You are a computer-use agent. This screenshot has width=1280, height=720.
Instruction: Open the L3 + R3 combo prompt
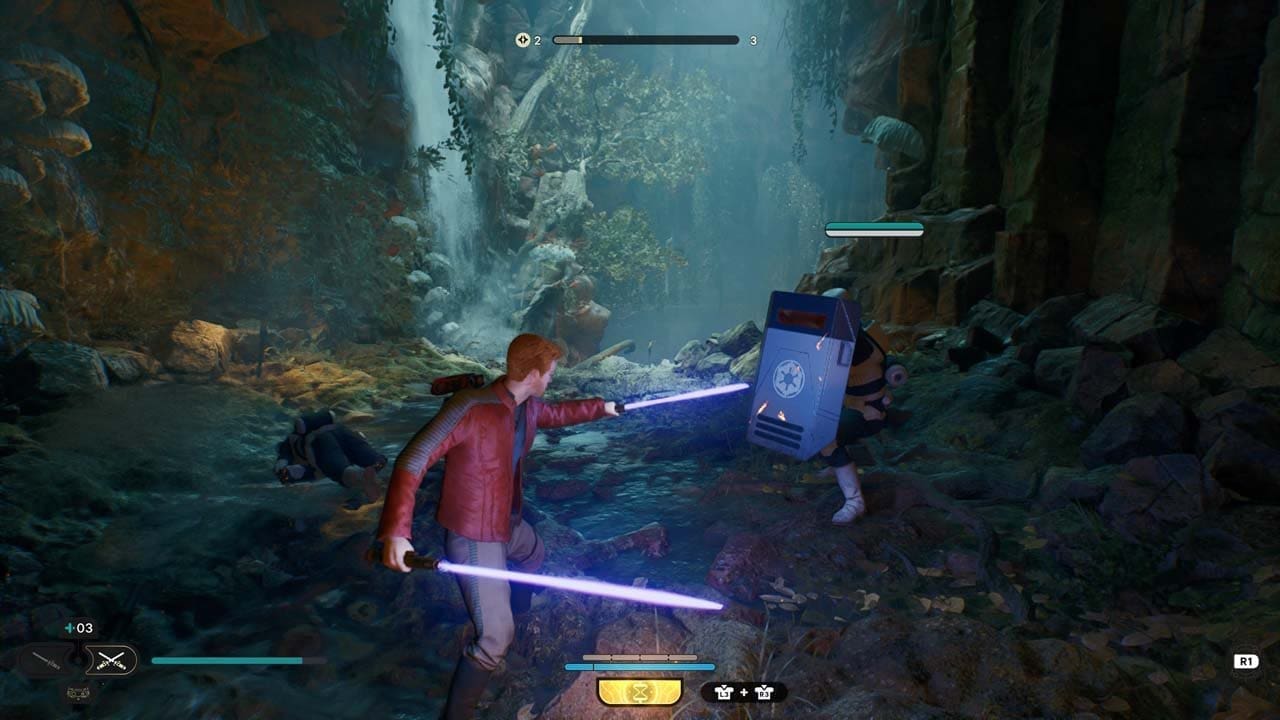click(x=744, y=690)
